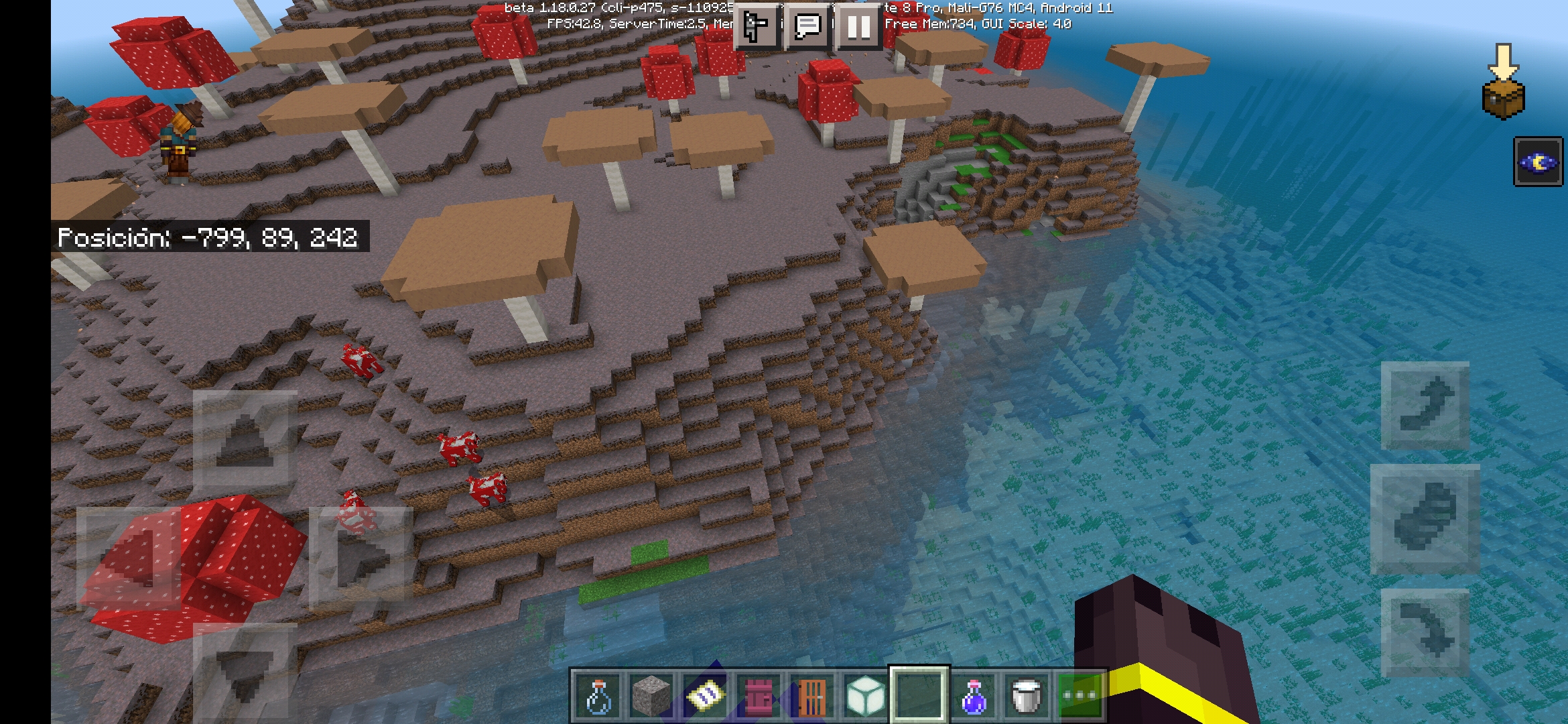Select the white-filled bucket slot
Image resolution: width=1568 pixels, height=724 pixels.
[x=1026, y=696]
